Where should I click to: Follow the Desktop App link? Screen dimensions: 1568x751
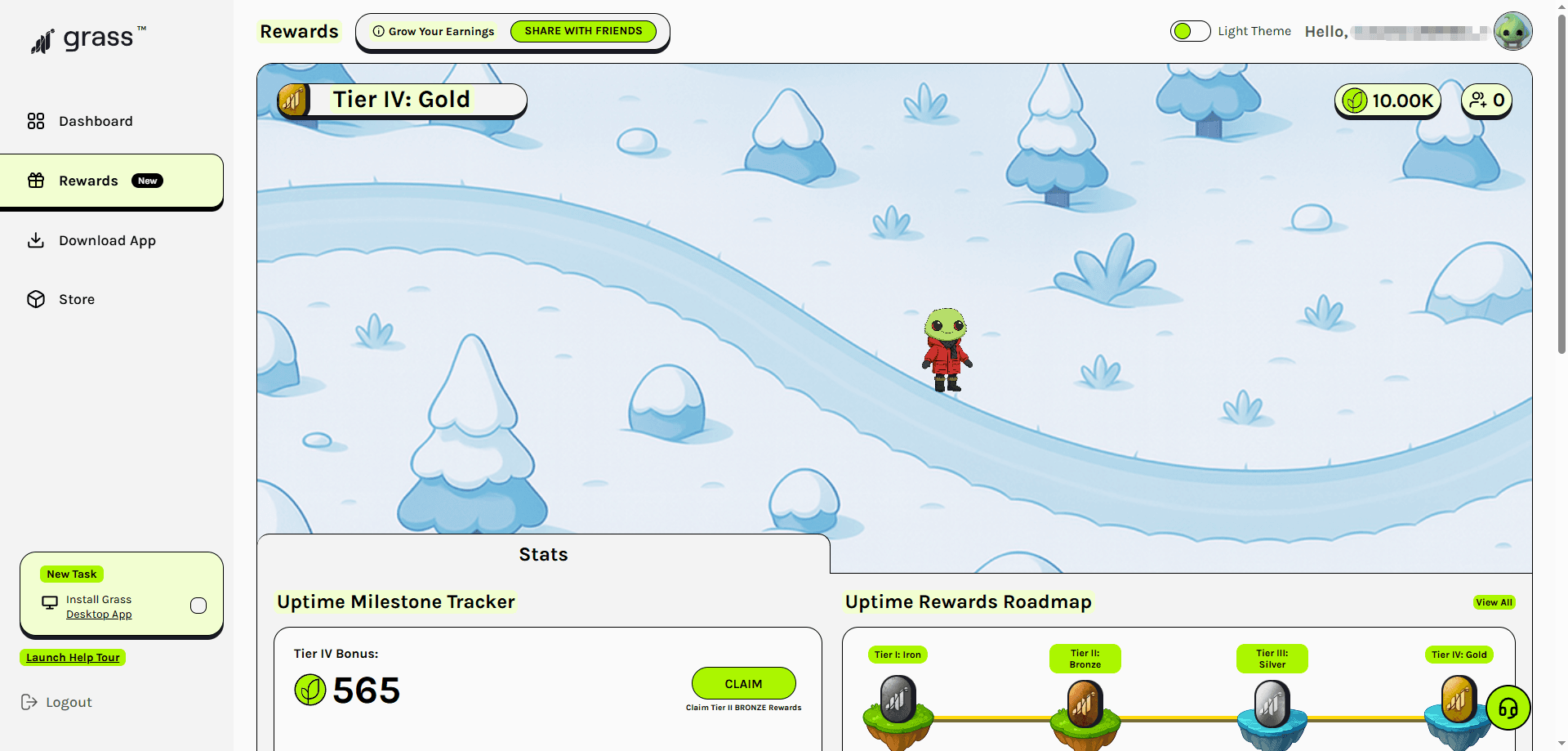99,615
